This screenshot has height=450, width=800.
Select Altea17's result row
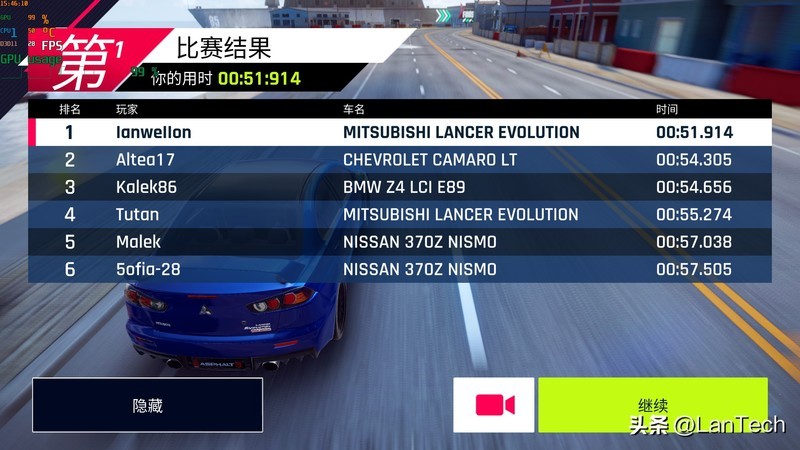tap(400, 160)
